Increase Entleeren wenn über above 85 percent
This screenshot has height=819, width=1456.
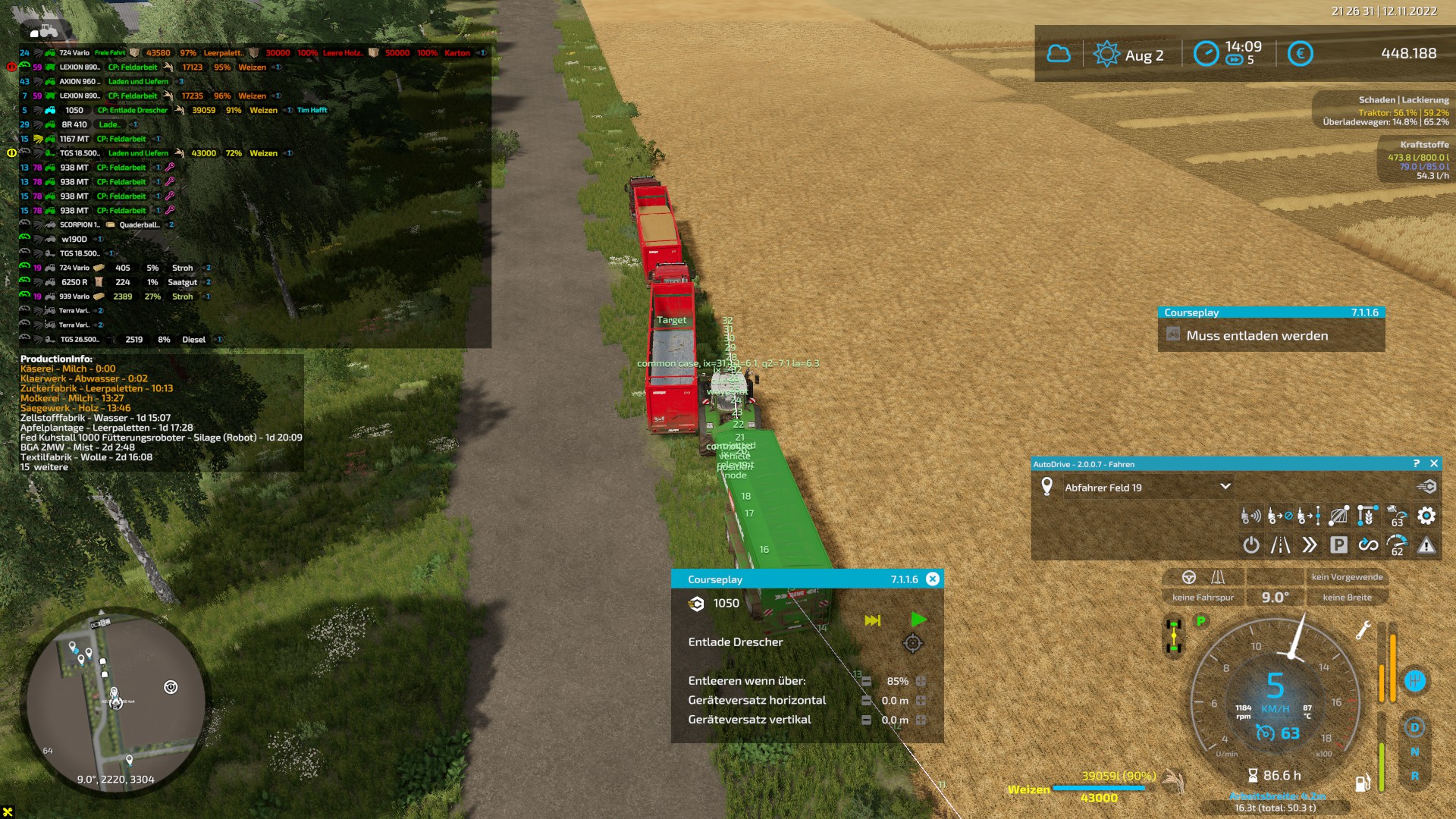(920, 682)
